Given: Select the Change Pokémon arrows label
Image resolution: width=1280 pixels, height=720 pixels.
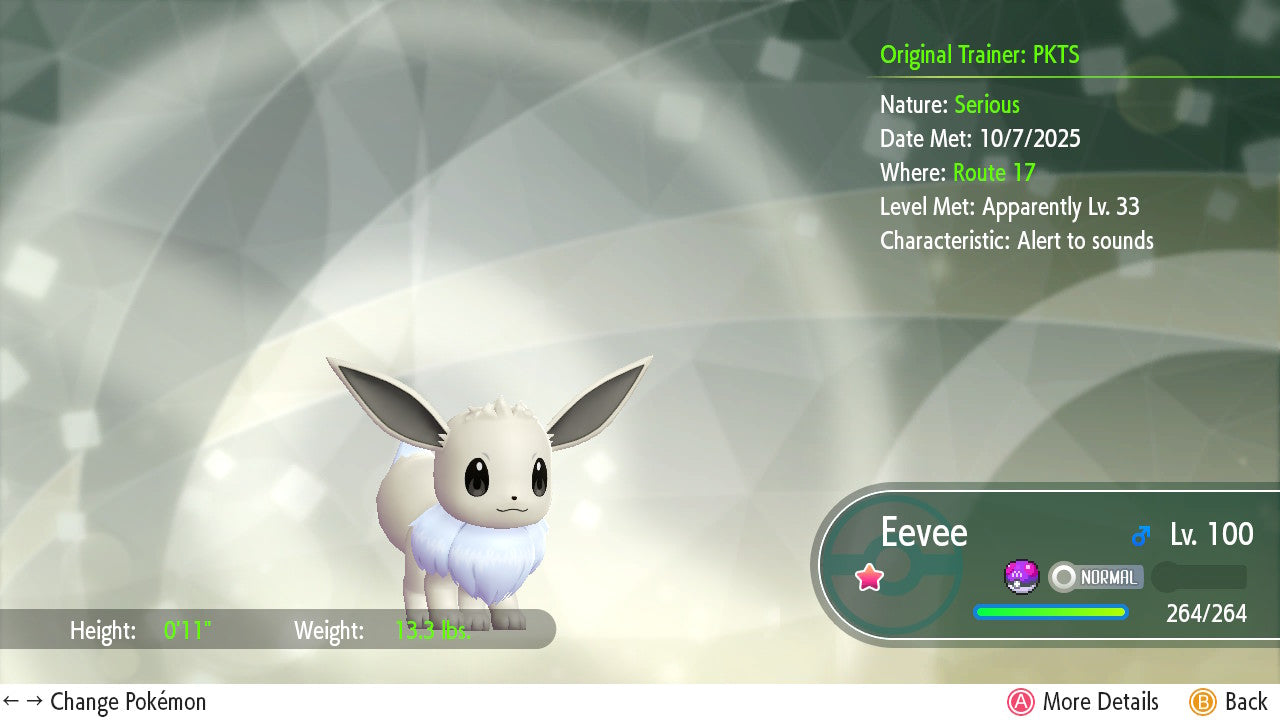Looking at the screenshot, I should (105, 702).
